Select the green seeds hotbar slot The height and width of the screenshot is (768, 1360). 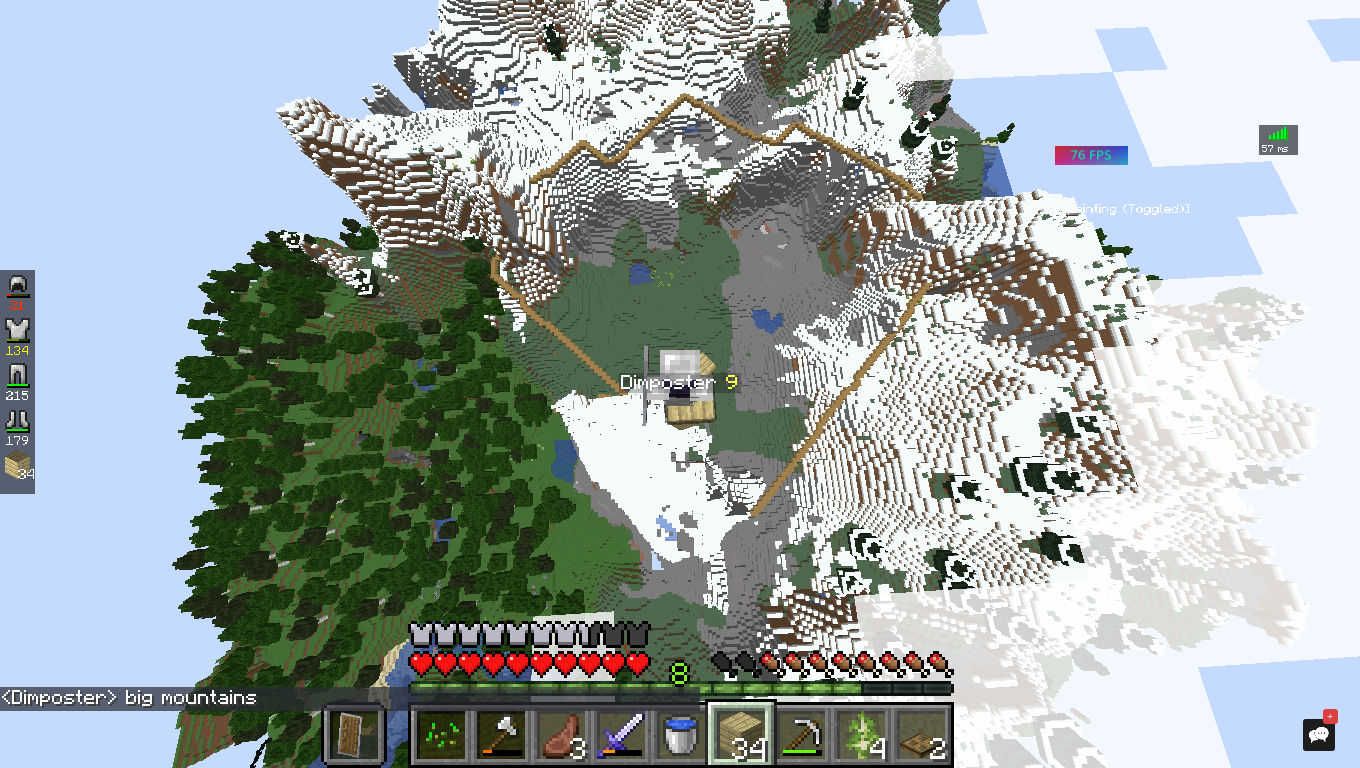coord(440,735)
